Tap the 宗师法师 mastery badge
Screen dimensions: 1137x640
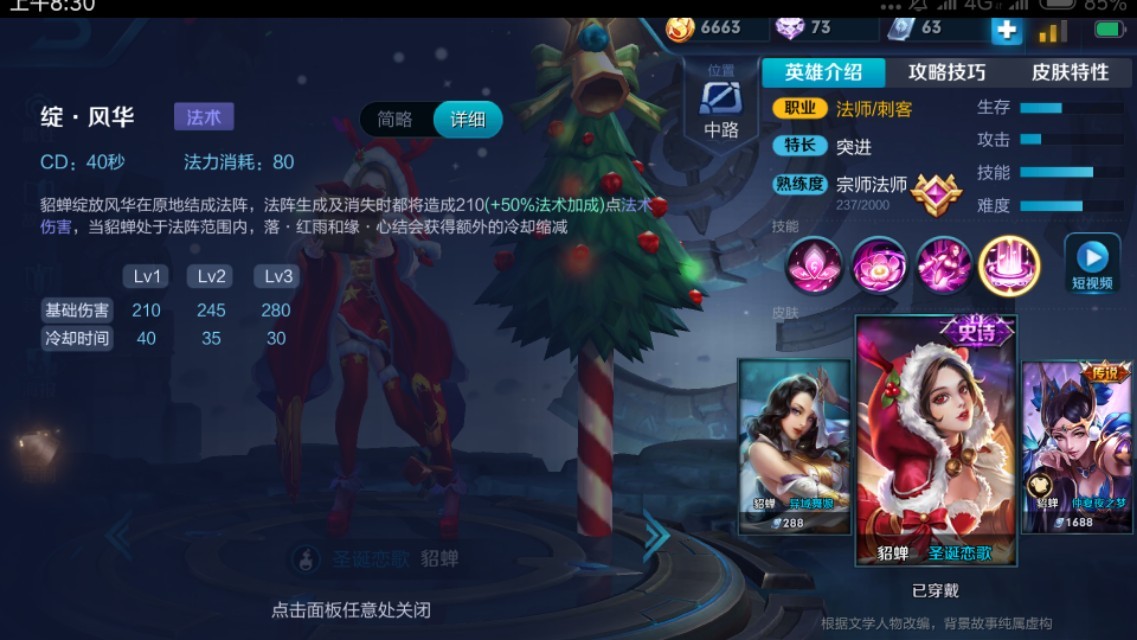(936, 192)
